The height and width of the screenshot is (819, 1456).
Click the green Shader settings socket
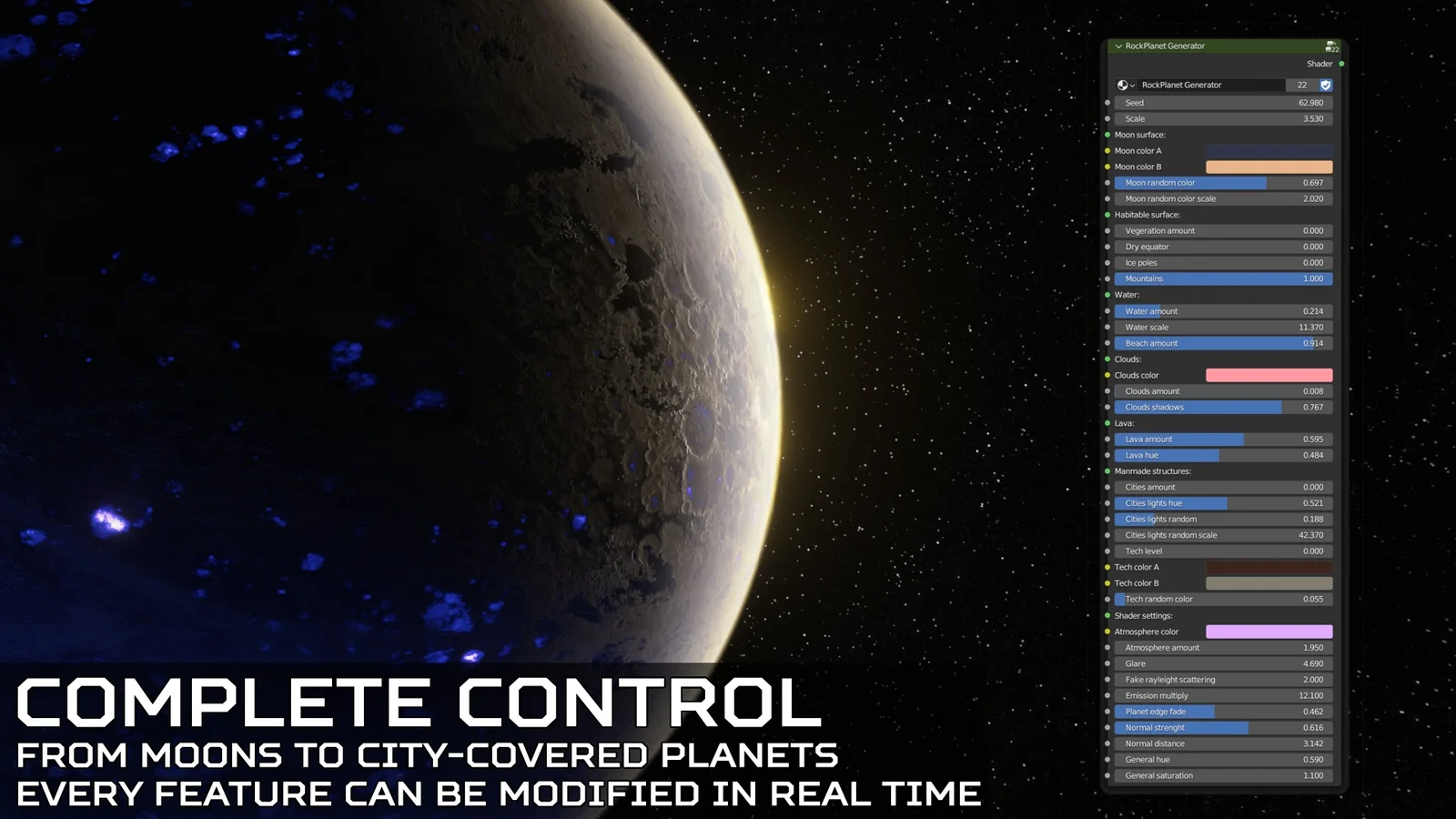1108,615
